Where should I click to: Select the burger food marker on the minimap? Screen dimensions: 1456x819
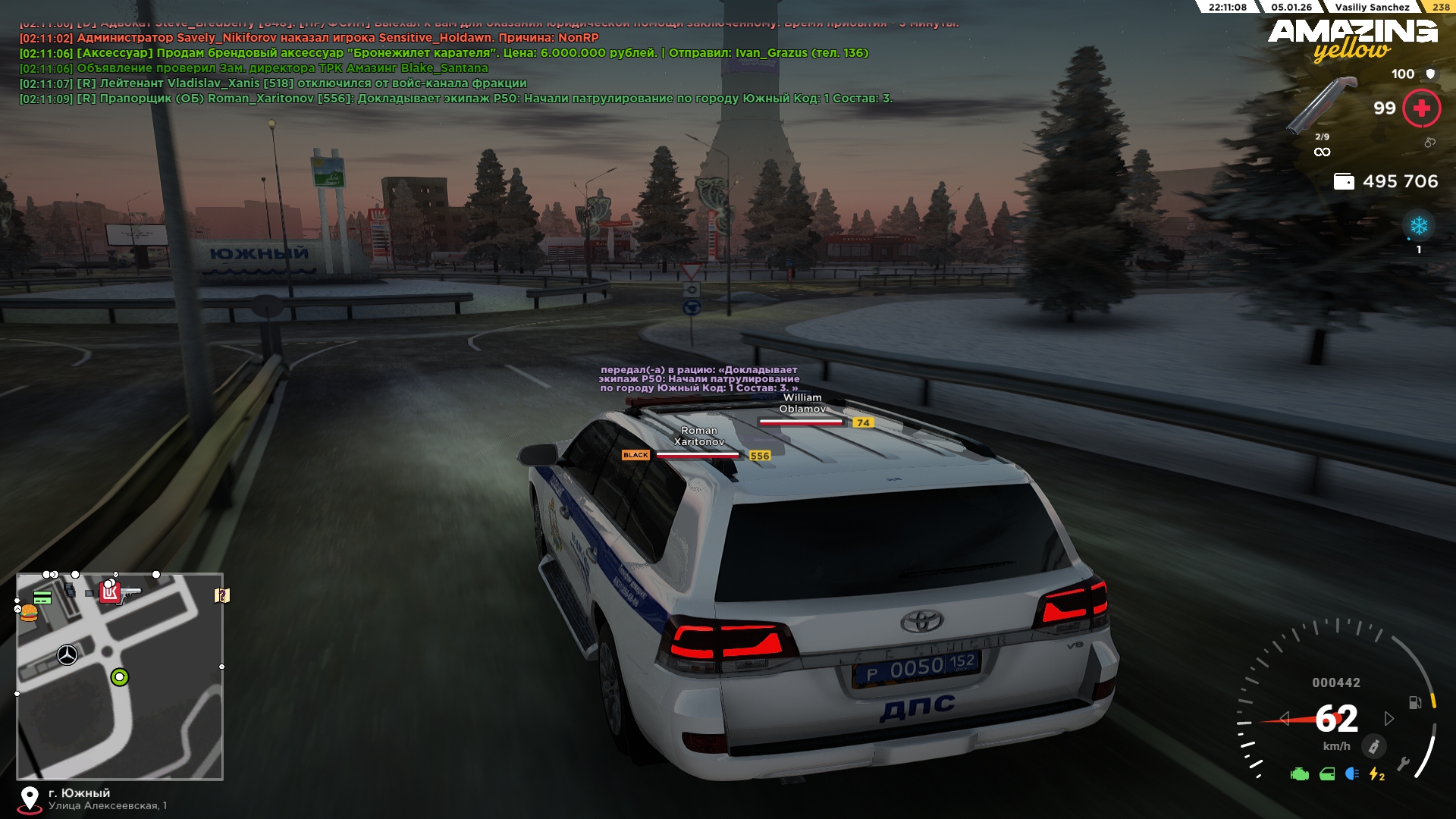(x=29, y=612)
